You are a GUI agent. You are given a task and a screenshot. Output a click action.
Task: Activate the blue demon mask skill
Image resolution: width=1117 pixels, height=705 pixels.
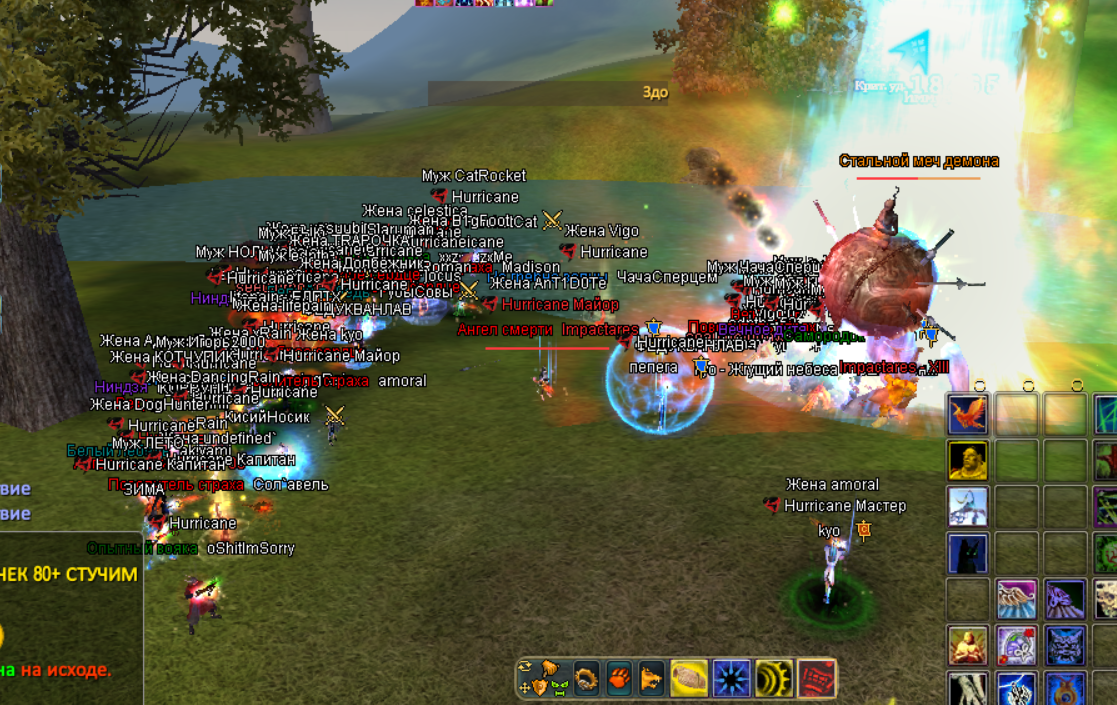coord(1065,645)
